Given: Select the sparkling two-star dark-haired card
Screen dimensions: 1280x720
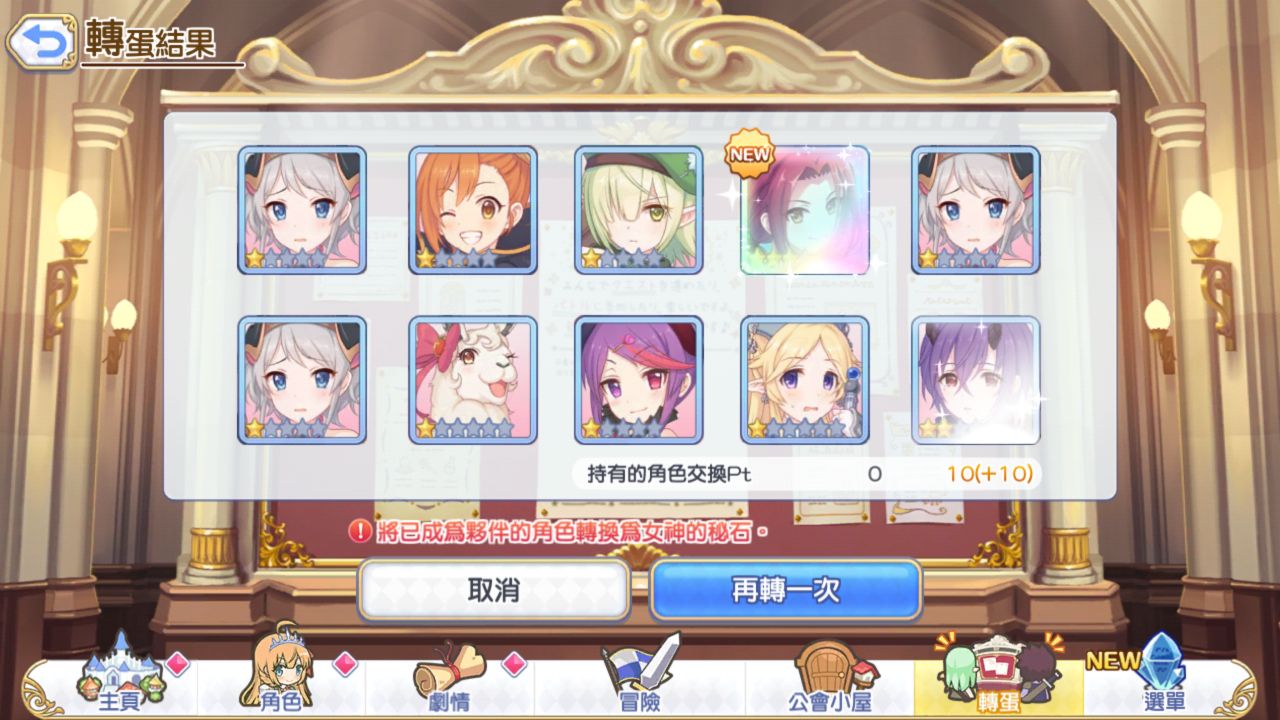Looking at the screenshot, I should click(975, 380).
